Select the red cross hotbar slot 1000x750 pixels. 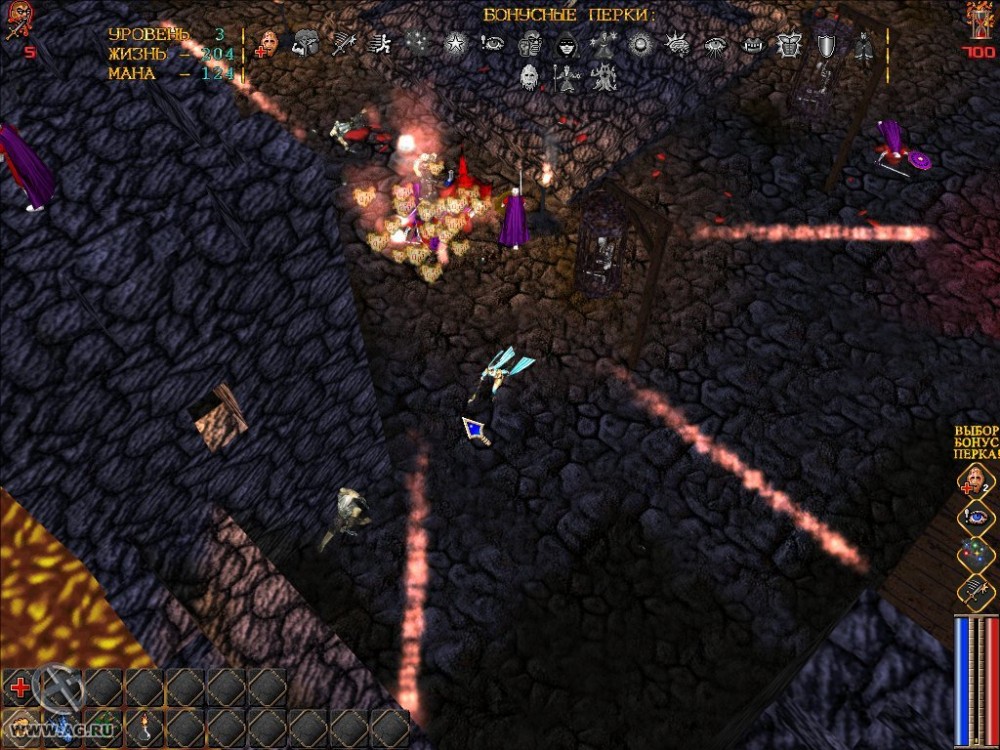19,688
